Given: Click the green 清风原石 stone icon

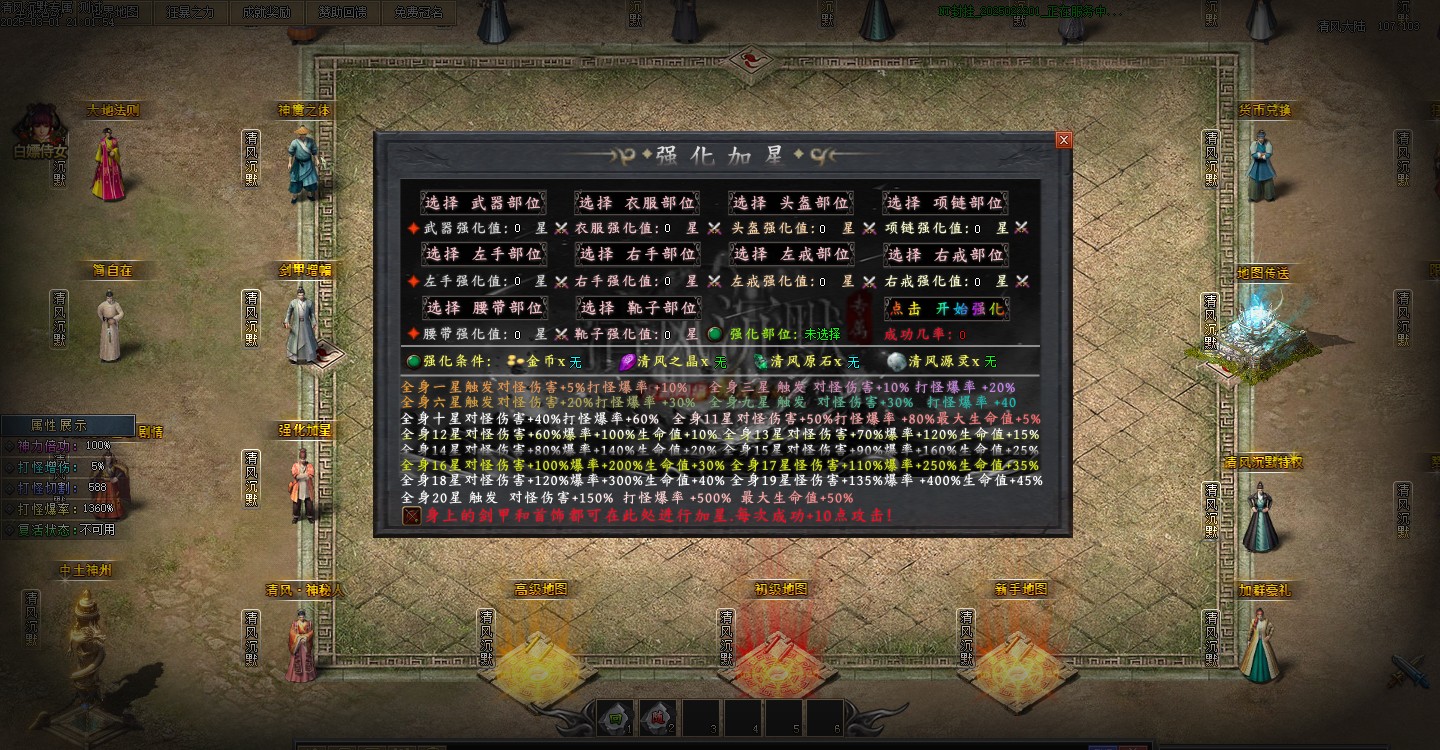Looking at the screenshot, I should click(762, 361).
